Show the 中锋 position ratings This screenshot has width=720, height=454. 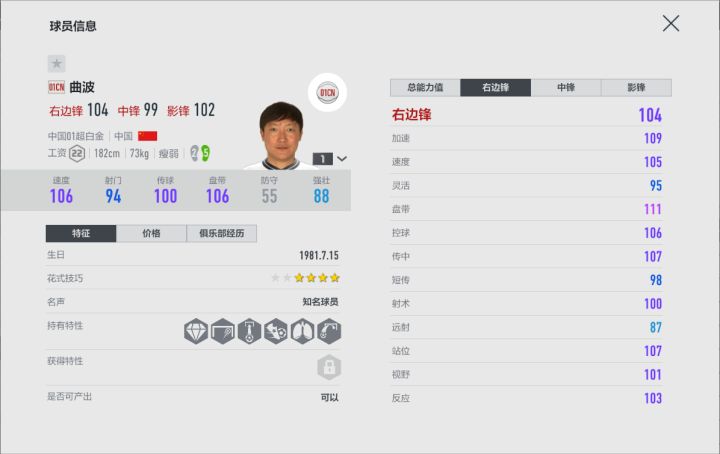[566, 88]
